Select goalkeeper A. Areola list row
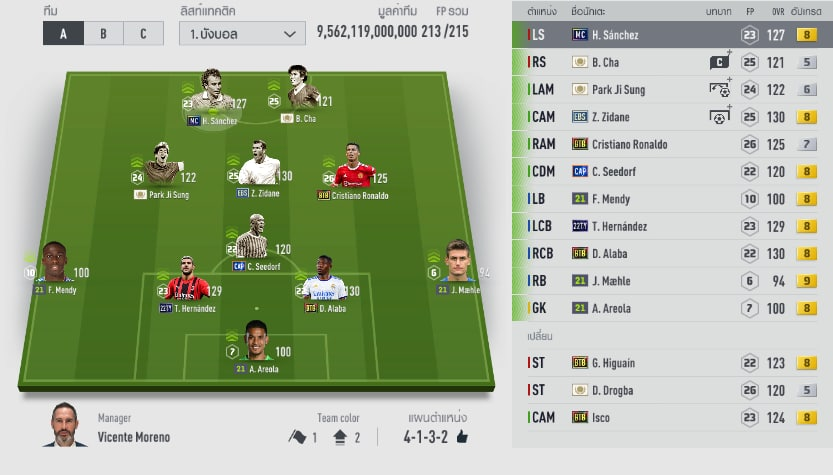The image size is (833, 475). 672,308
